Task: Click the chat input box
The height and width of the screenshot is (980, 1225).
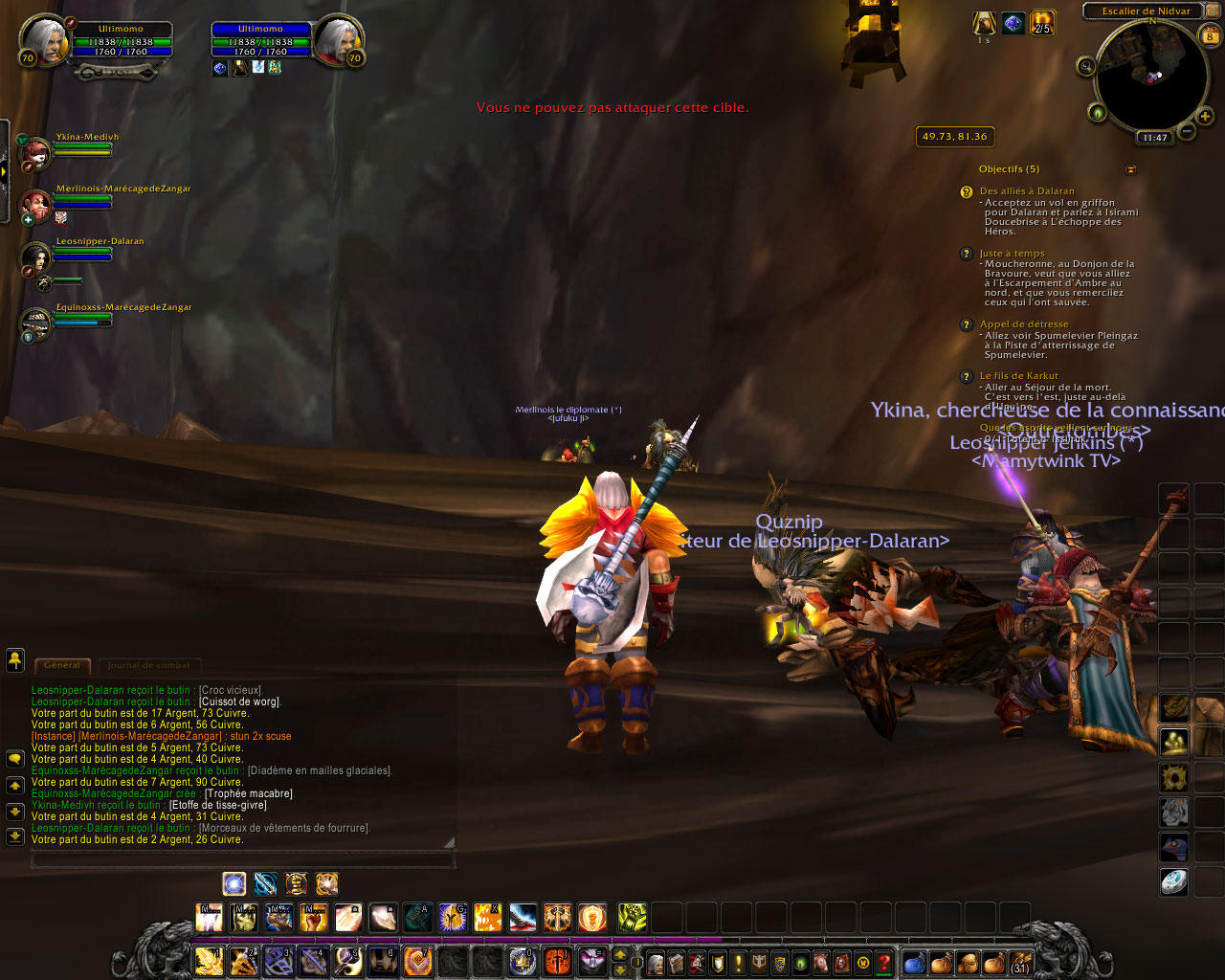Action: point(242,859)
